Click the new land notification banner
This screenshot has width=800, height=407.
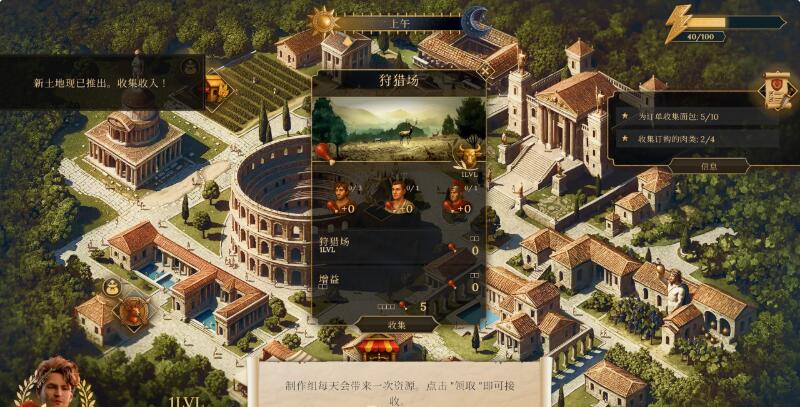100,82
